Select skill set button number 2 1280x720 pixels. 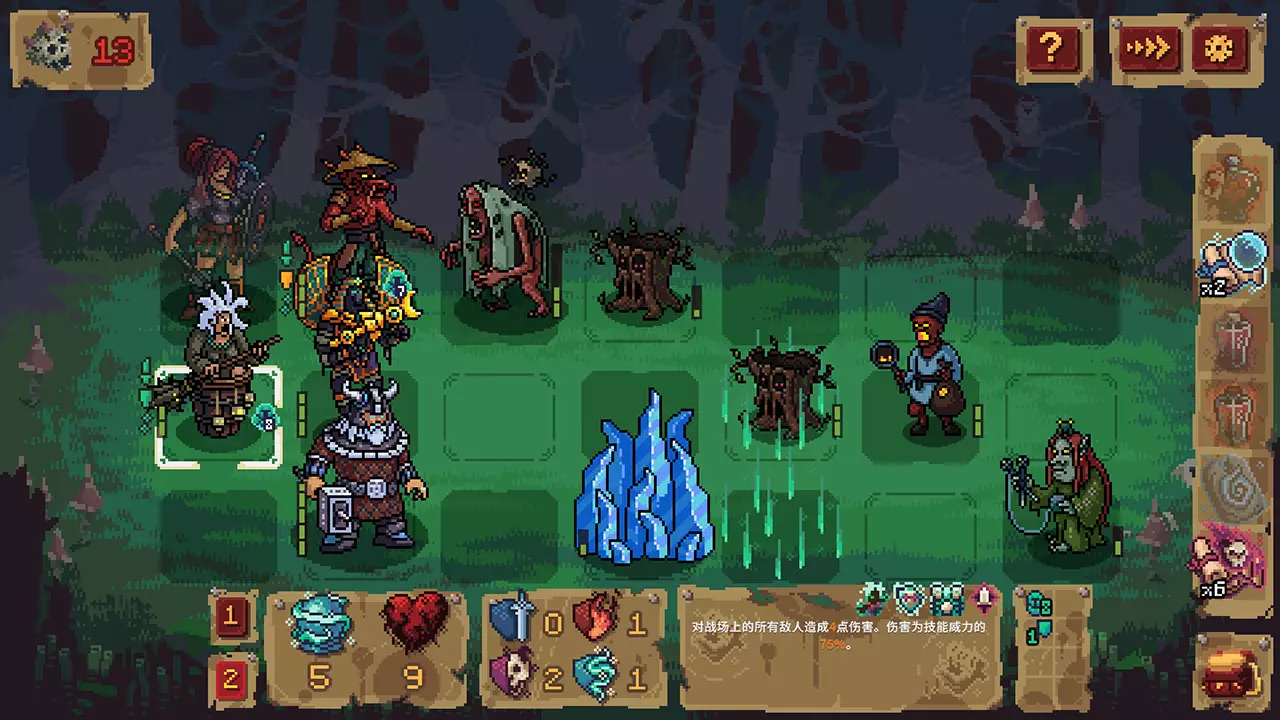click(x=231, y=680)
